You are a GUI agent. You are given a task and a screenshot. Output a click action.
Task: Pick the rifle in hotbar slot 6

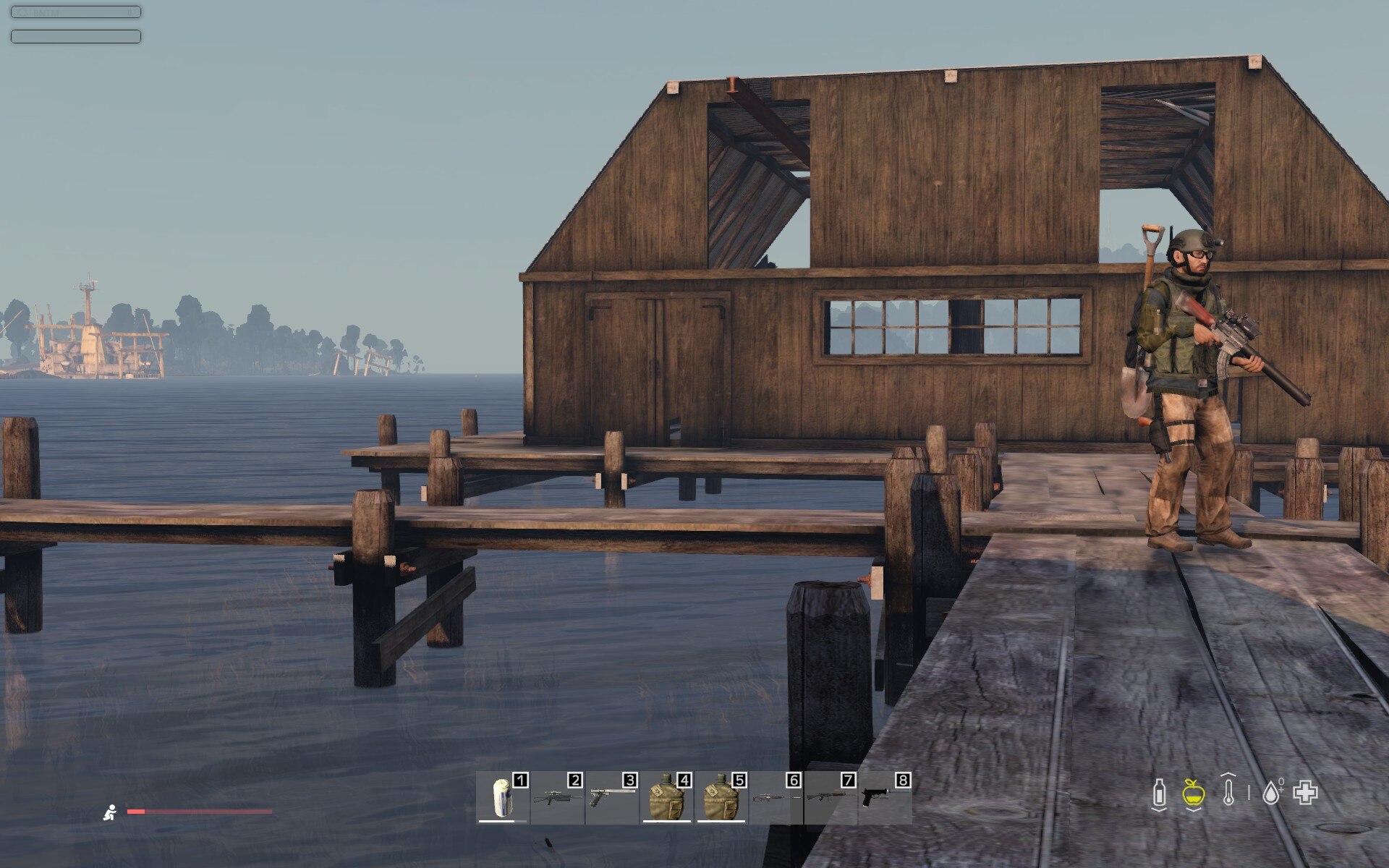[776, 798]
